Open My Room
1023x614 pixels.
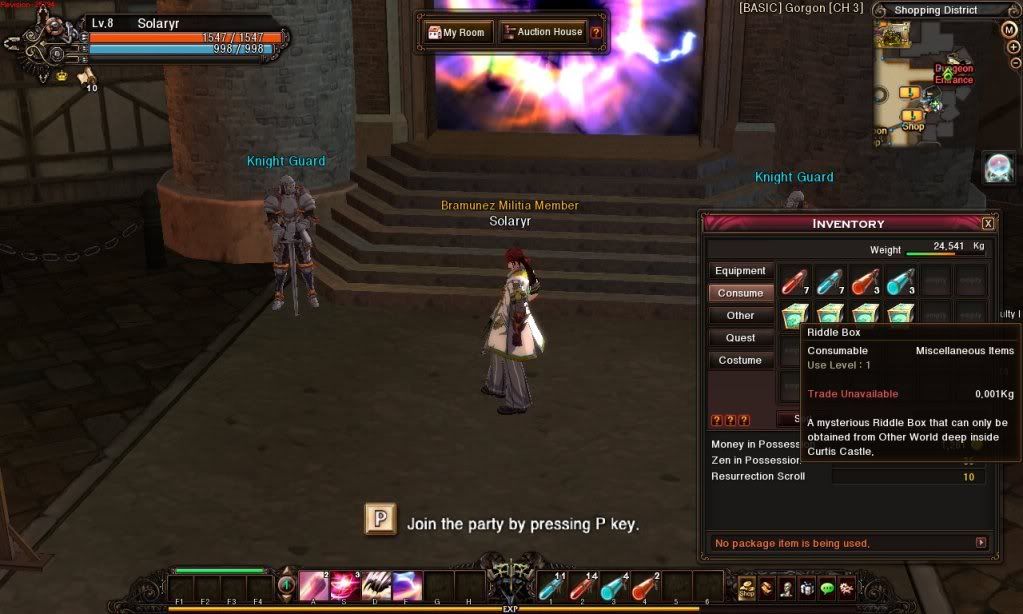pos(458,32)
